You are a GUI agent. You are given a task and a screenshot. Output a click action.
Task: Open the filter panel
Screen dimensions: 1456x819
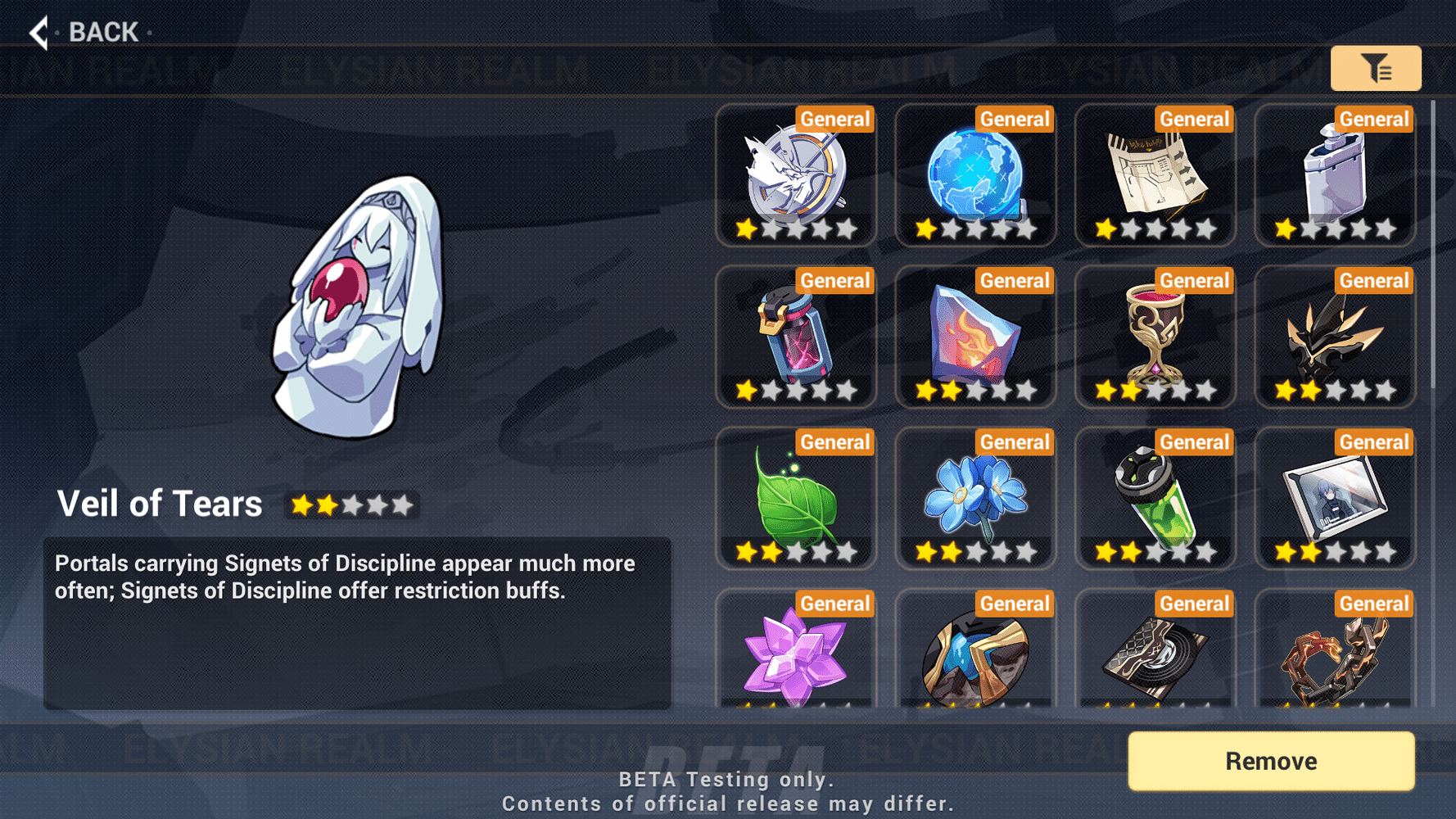coord(1377,69)
